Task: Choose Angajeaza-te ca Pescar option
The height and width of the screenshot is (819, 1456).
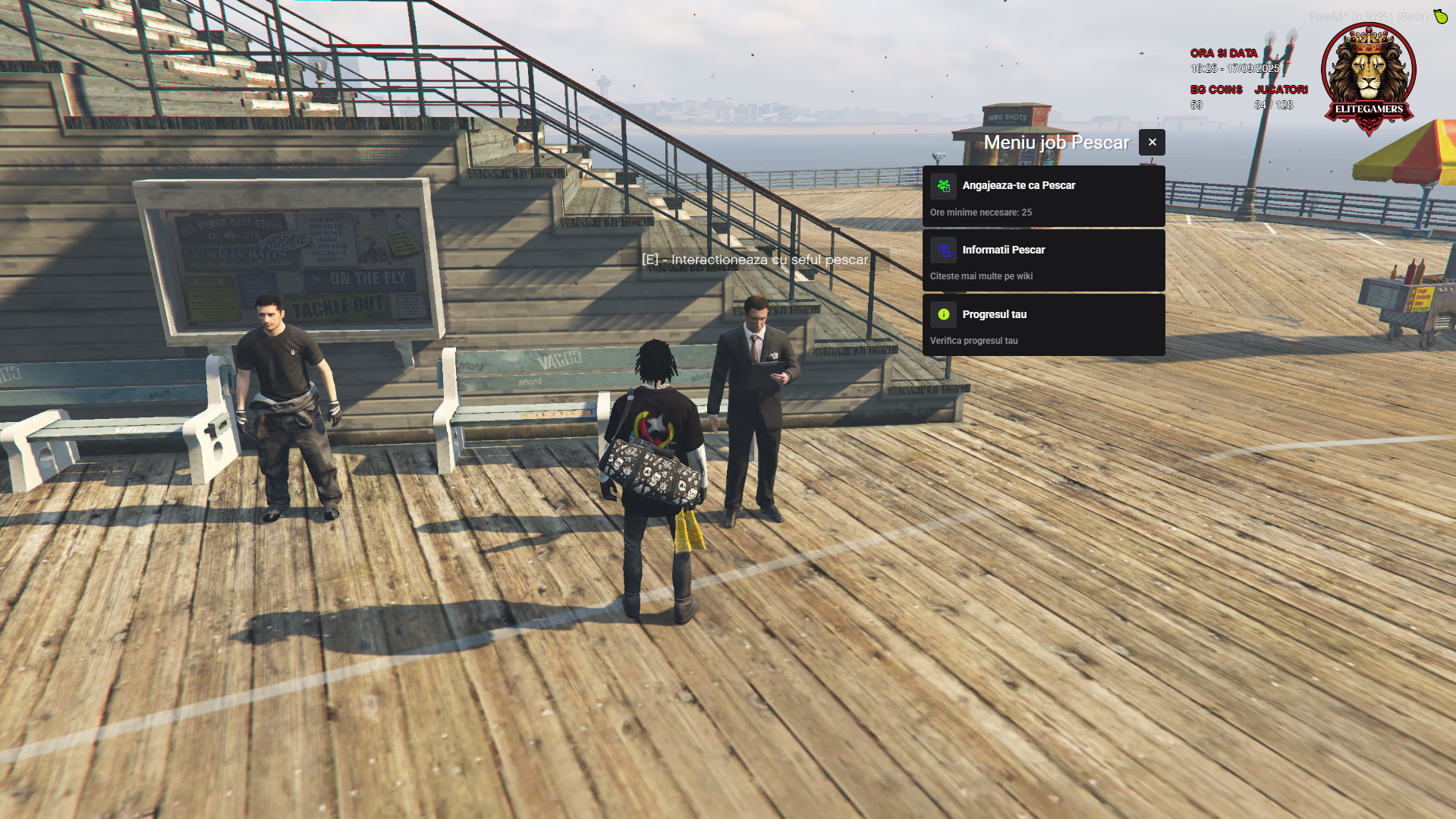Action: click(1043, 197)
